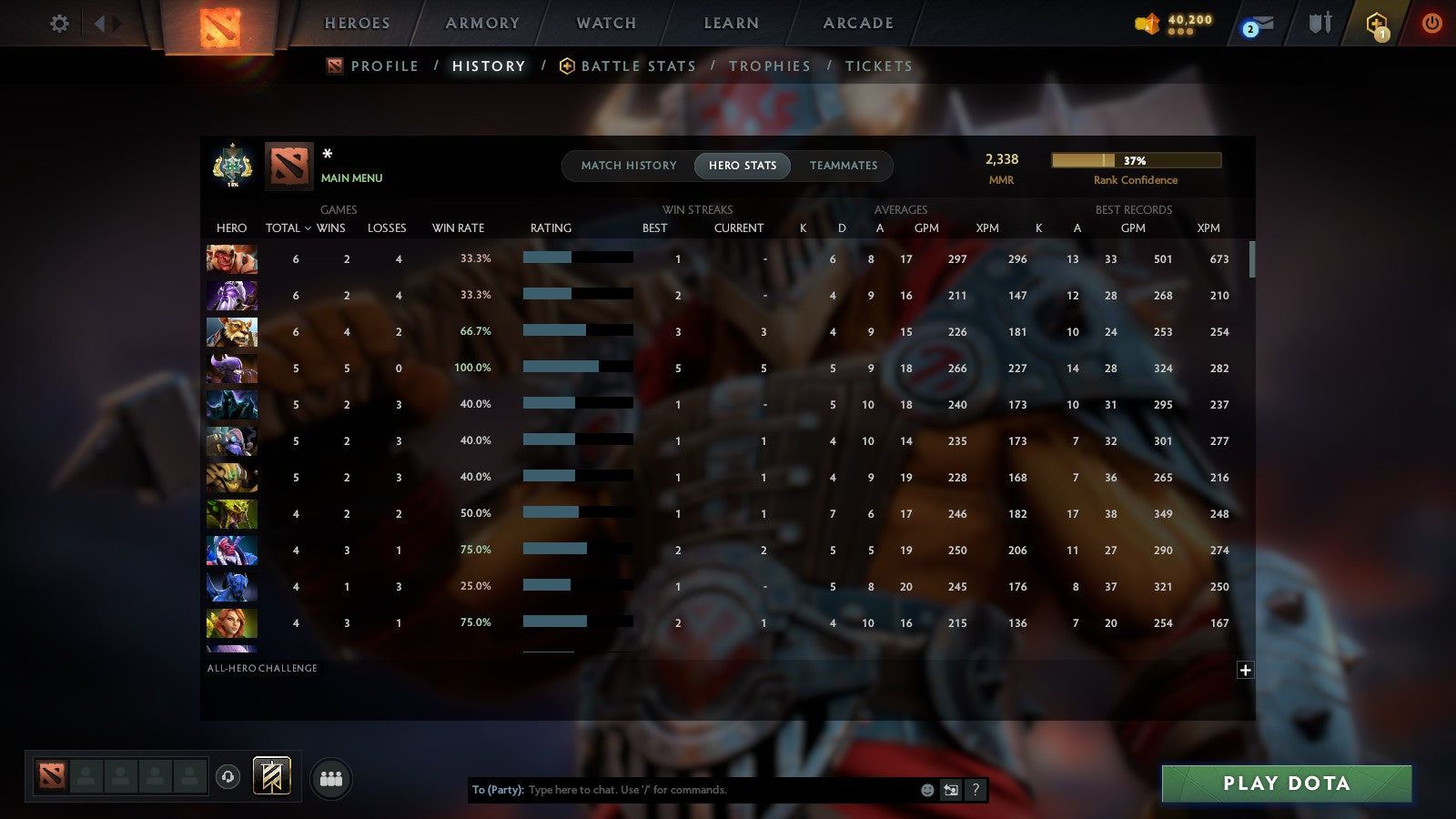
Task: Click the power button to exit
Action: pyautogui.click(x=1432, y=25)
